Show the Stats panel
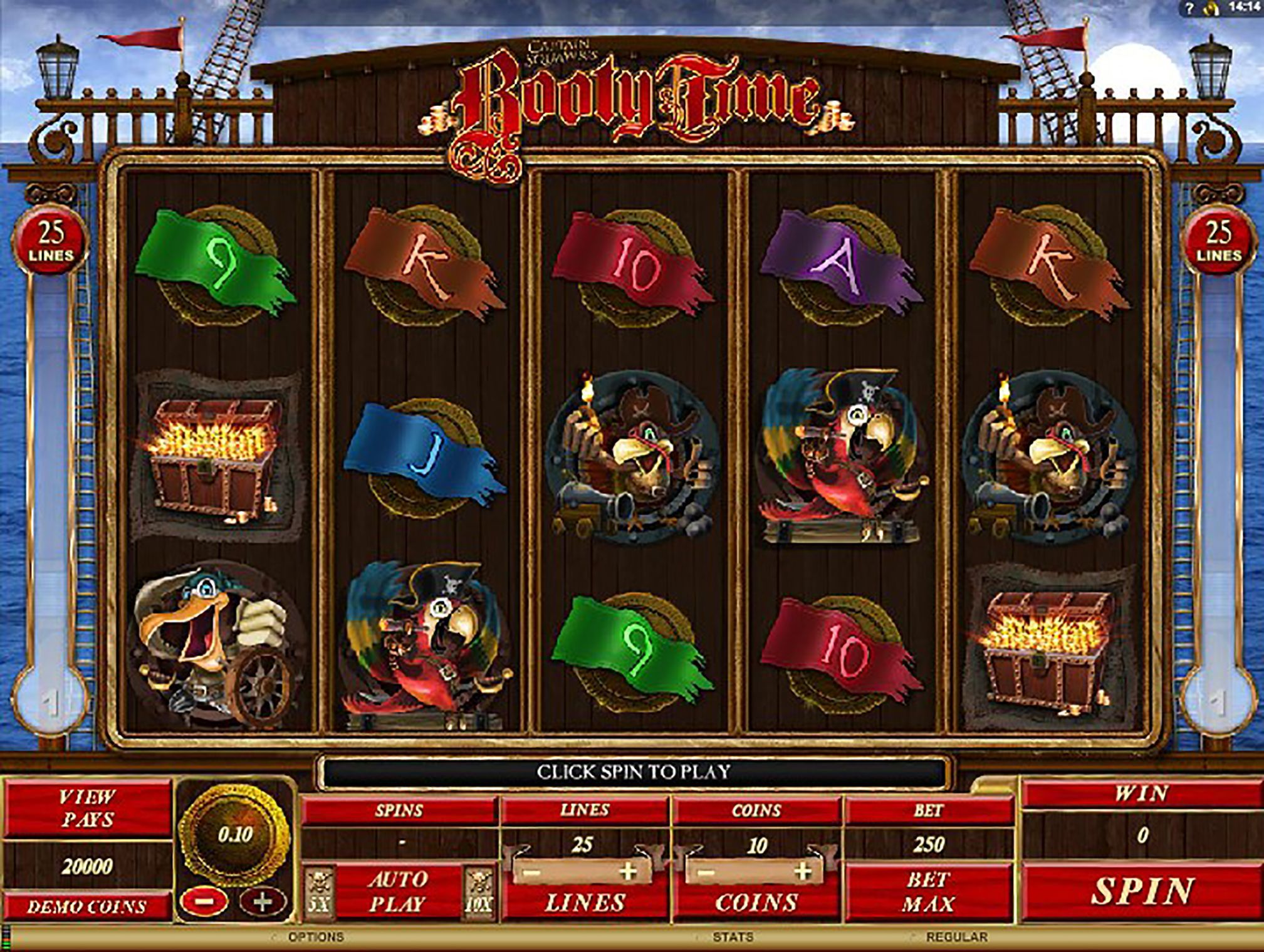 pos(733,937)
